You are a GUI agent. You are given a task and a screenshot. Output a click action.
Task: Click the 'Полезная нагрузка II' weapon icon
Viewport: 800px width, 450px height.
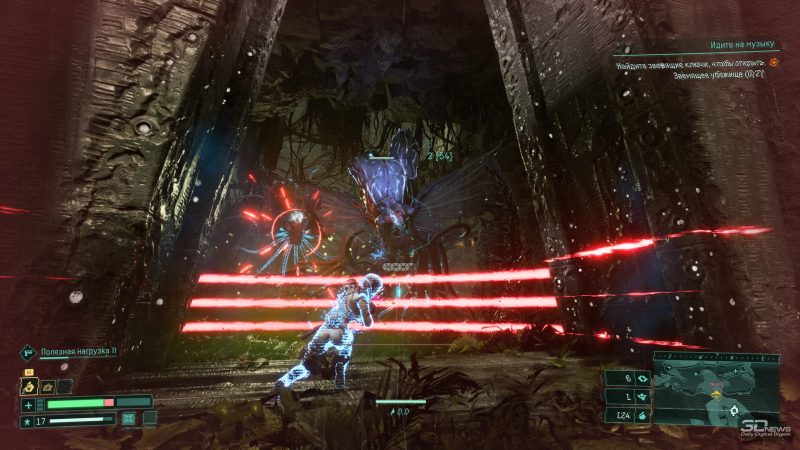[27, 352]
